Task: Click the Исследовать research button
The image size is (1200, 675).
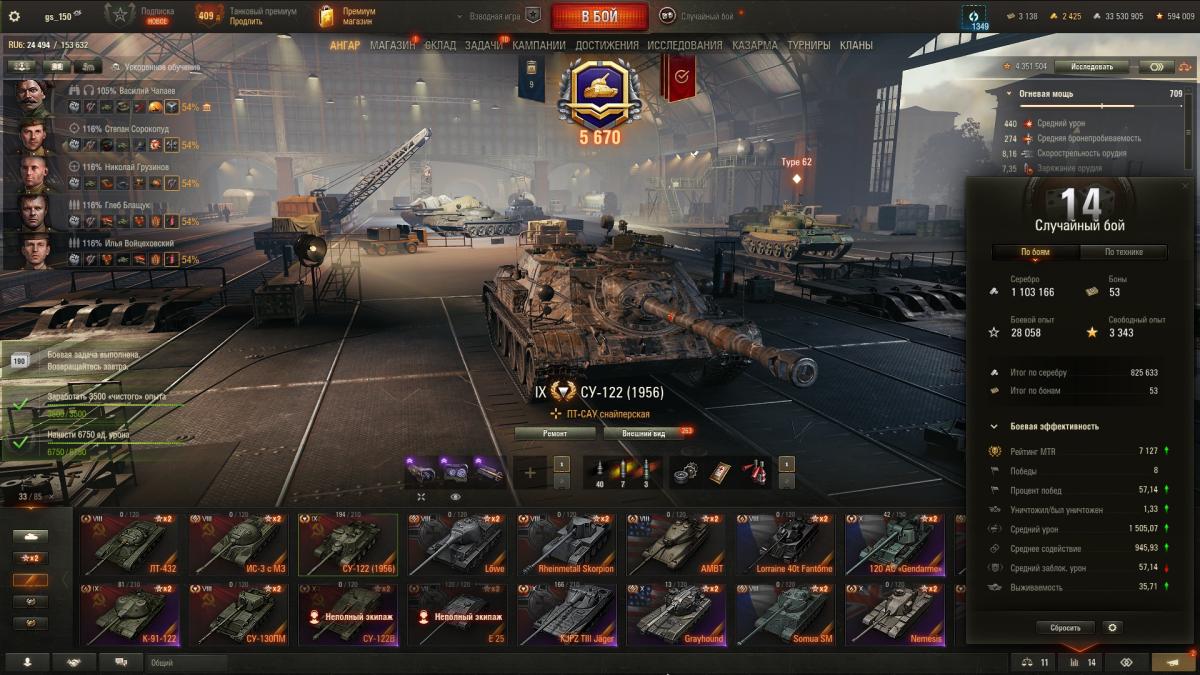Action: coord(1091,67)
